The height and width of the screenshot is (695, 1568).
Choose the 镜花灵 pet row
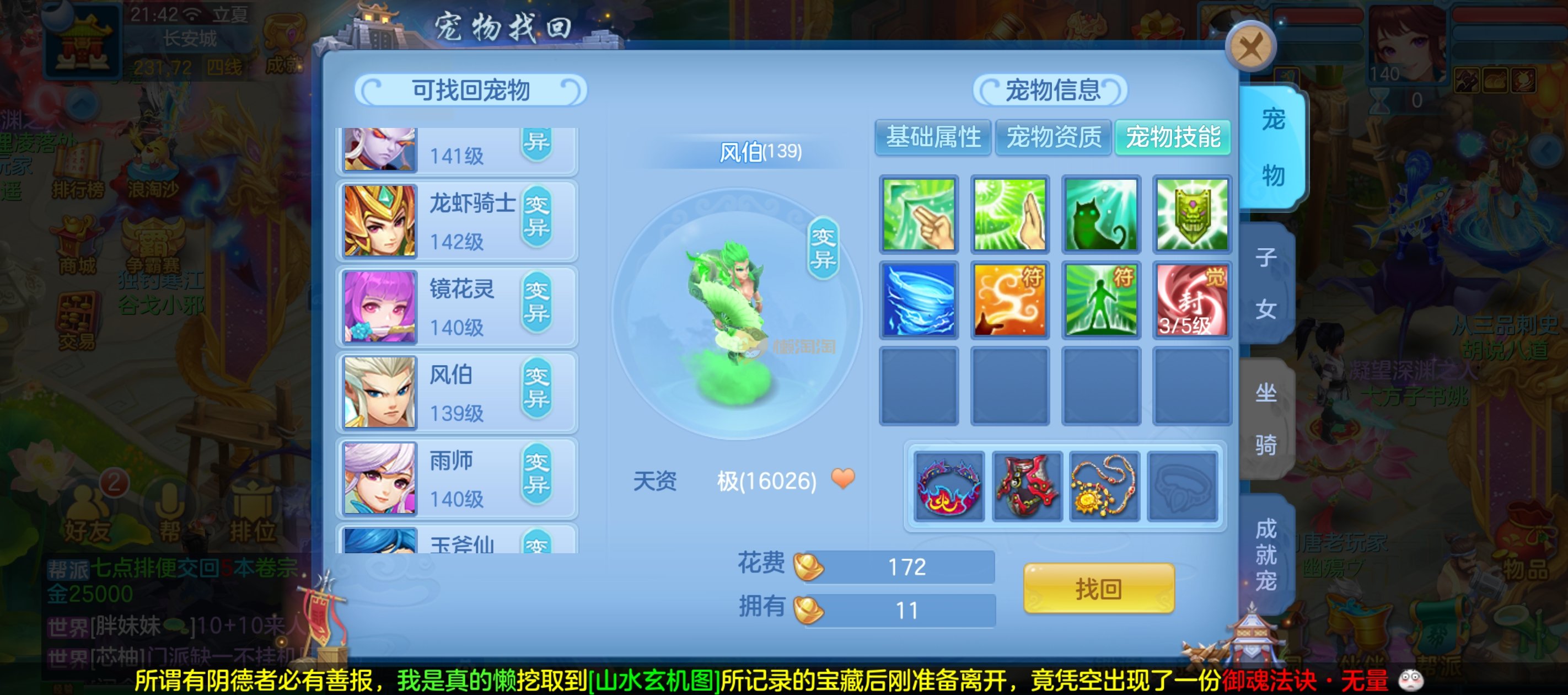[x=457, y=307]
